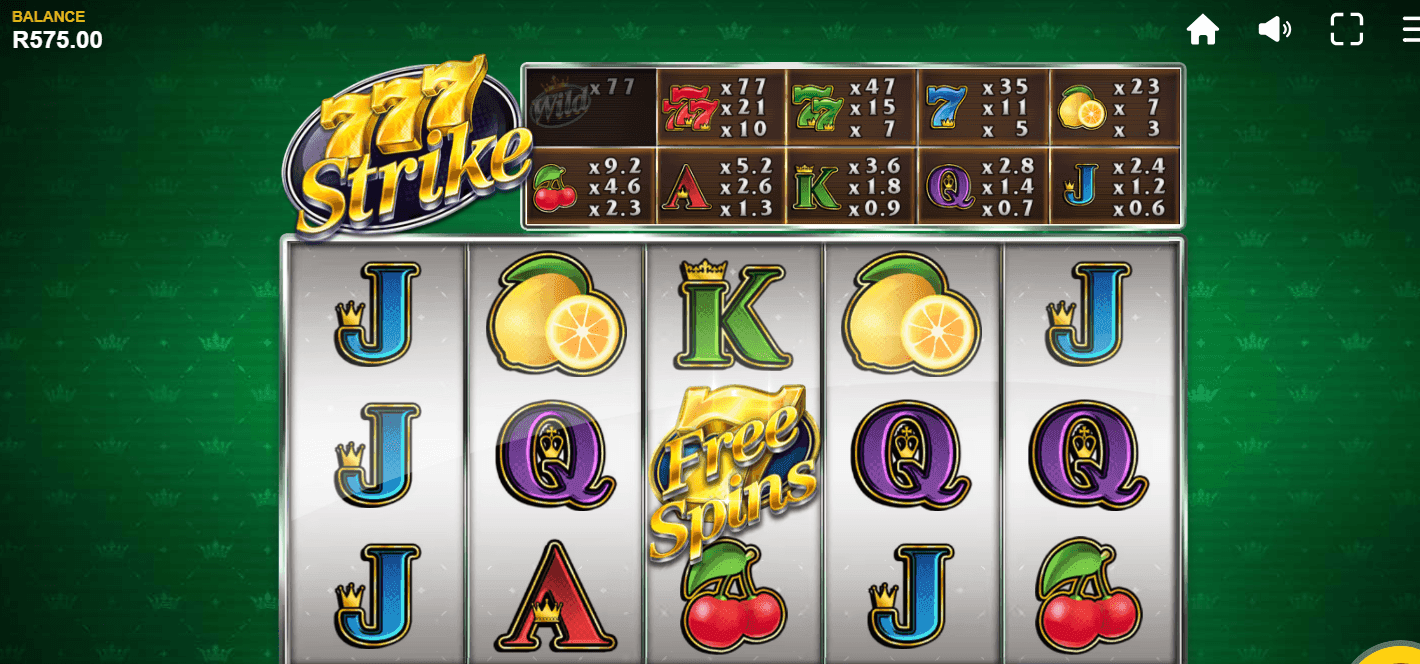Toggle the game sound

(1274, 29)
